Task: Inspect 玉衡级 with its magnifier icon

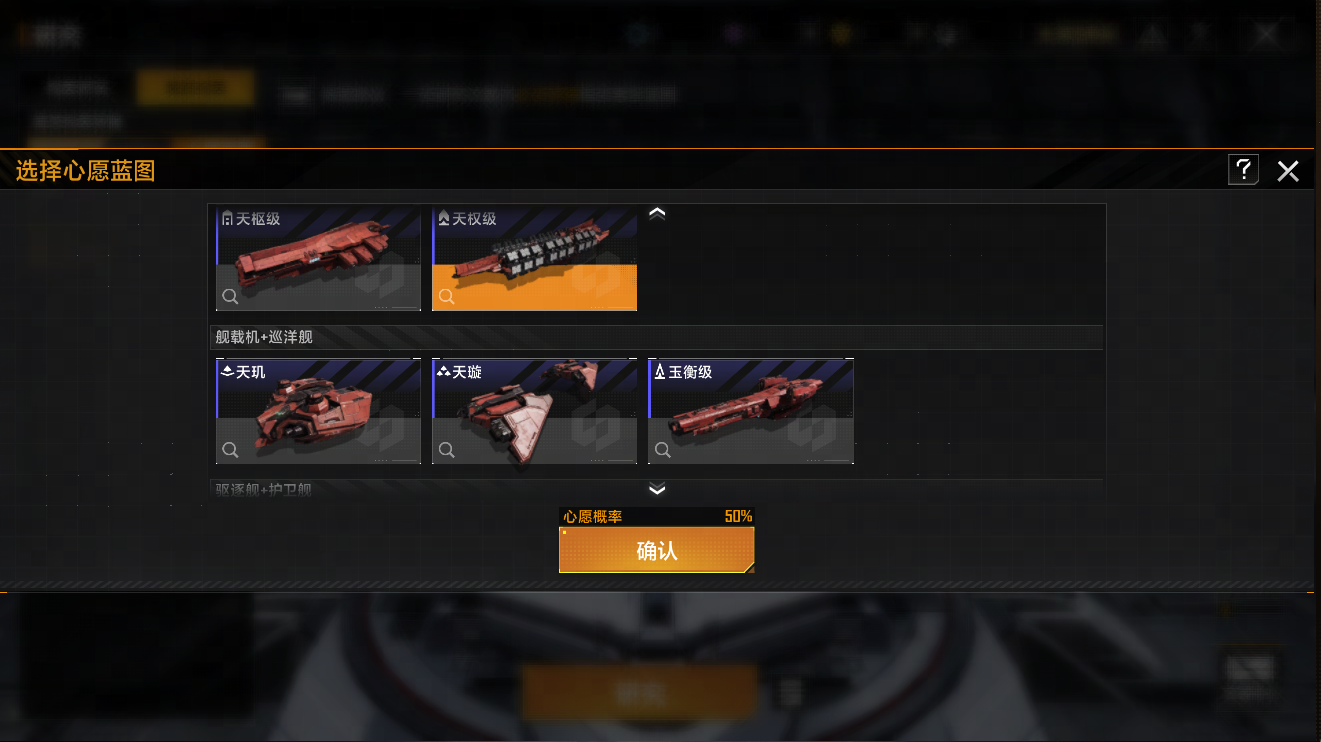Action: click(x=662, y=450)
